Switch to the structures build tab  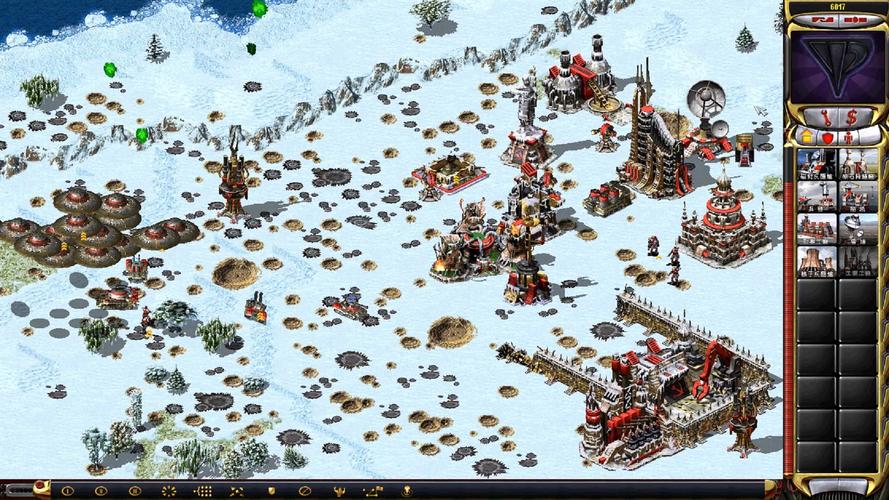805,136
